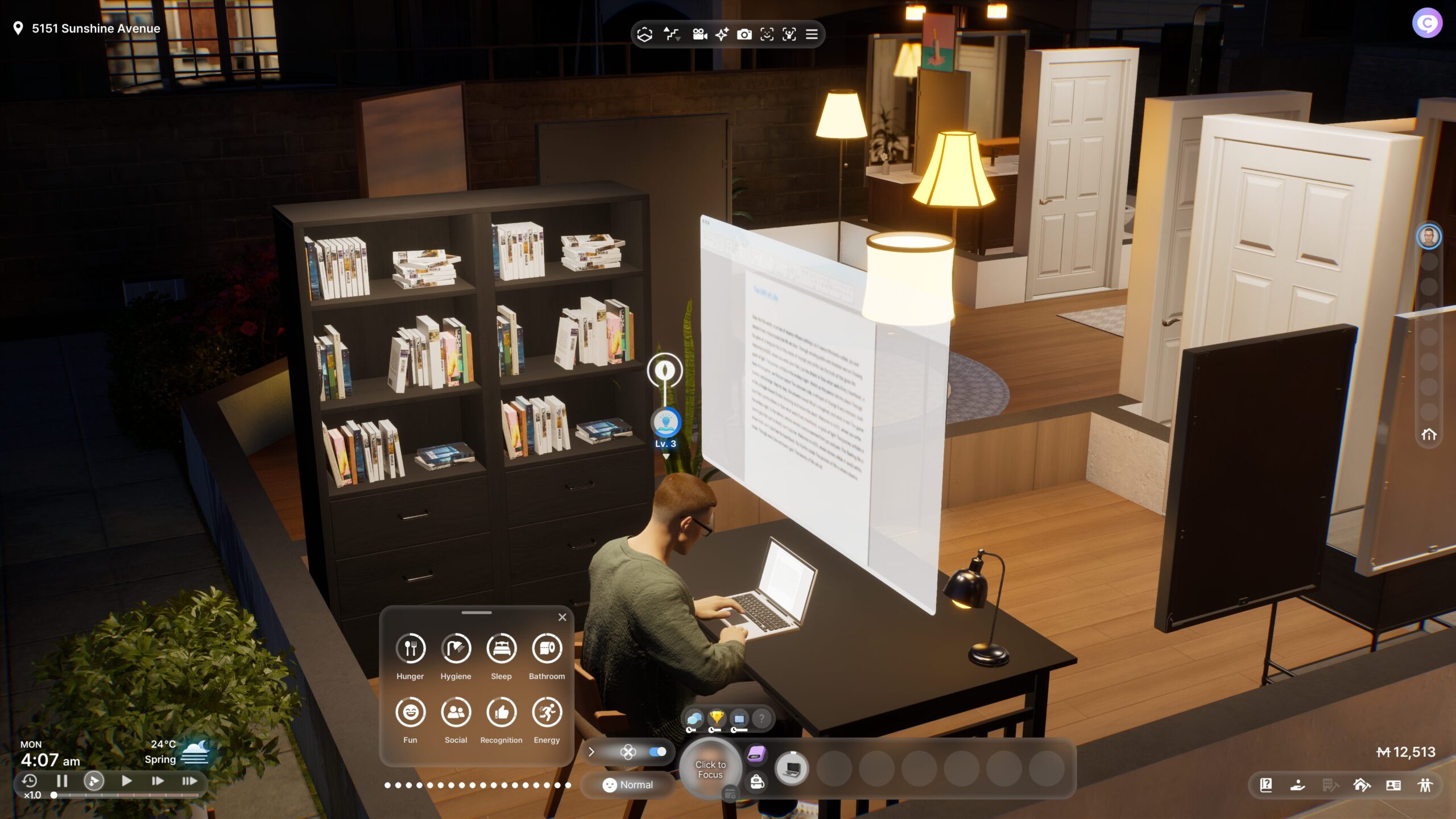This screenshot has height=819, width=1456.
Task: Open the guide book with question mark
Action: click(x=1266, y=785)
